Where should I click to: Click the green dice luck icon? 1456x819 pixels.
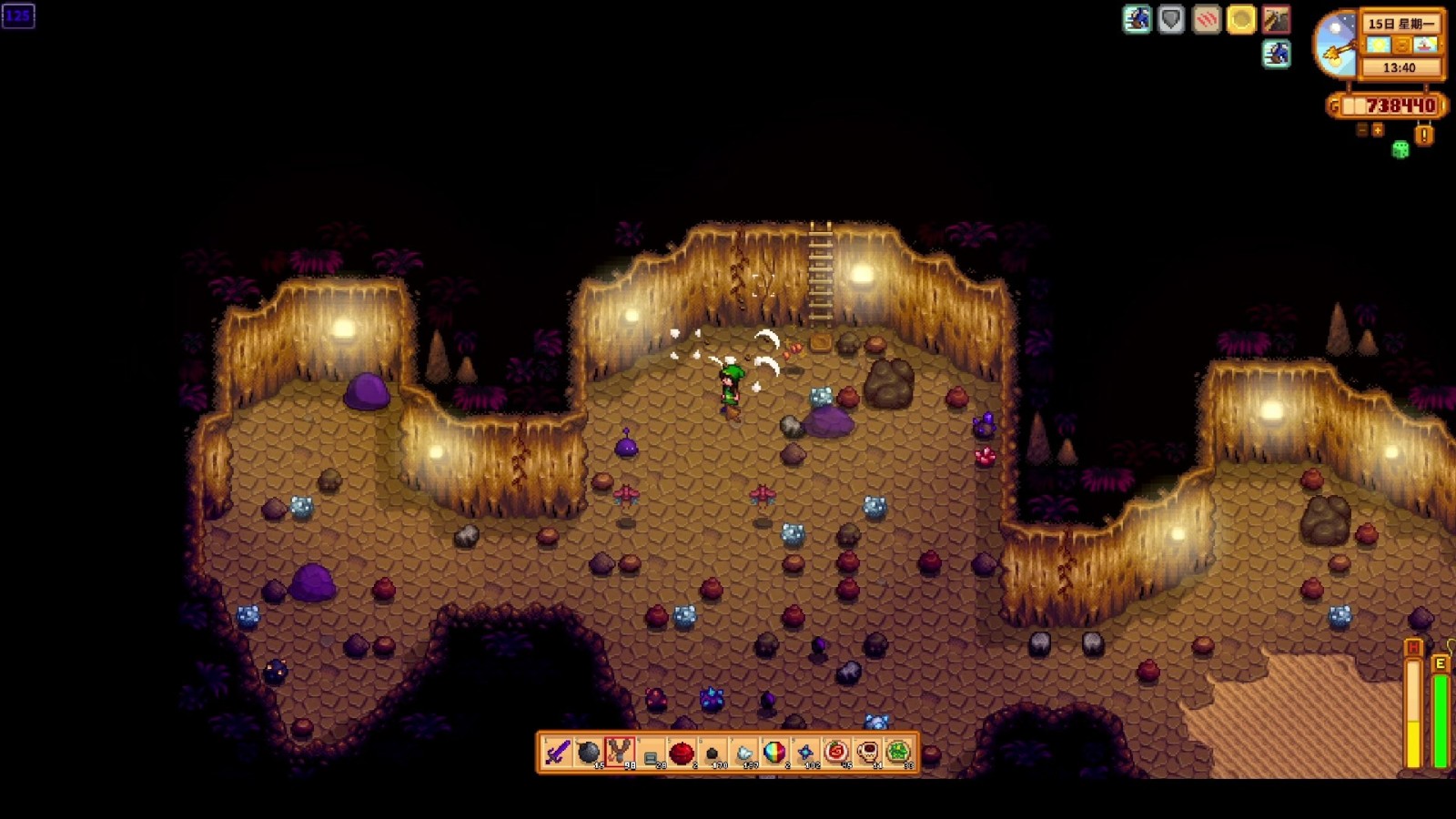1400,150
